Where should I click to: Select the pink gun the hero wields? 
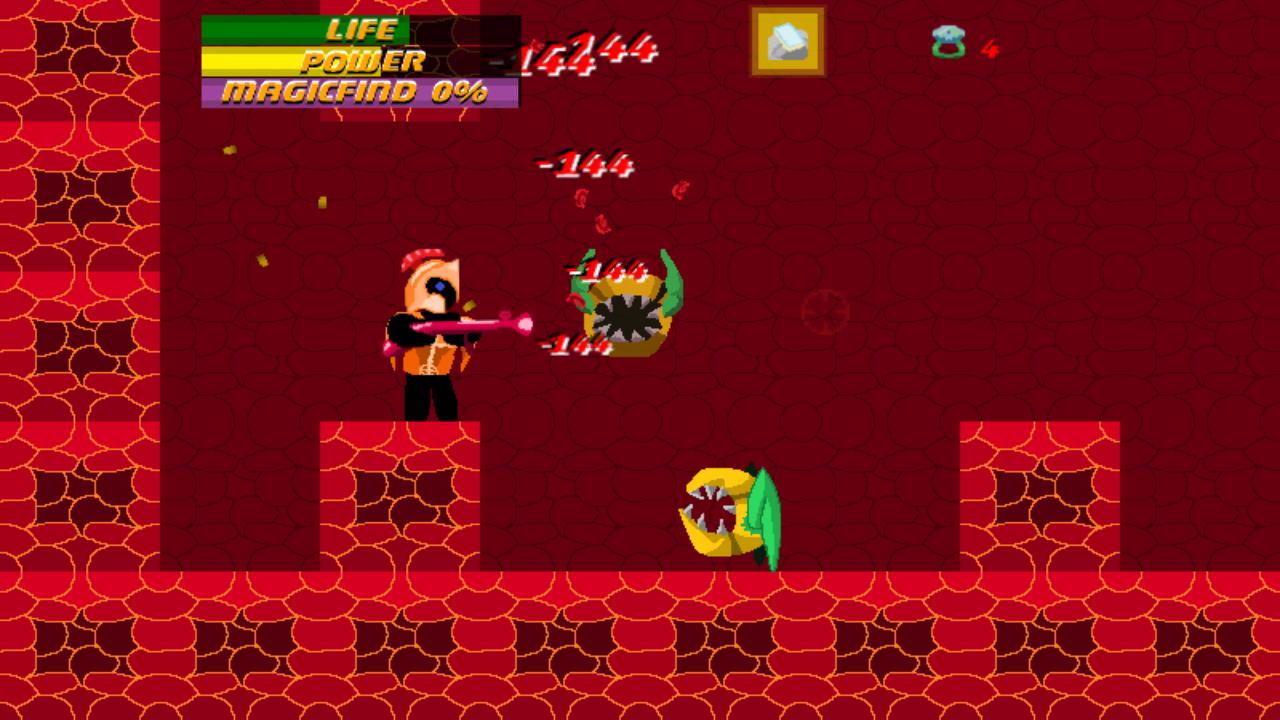click(x=470, y=322)
